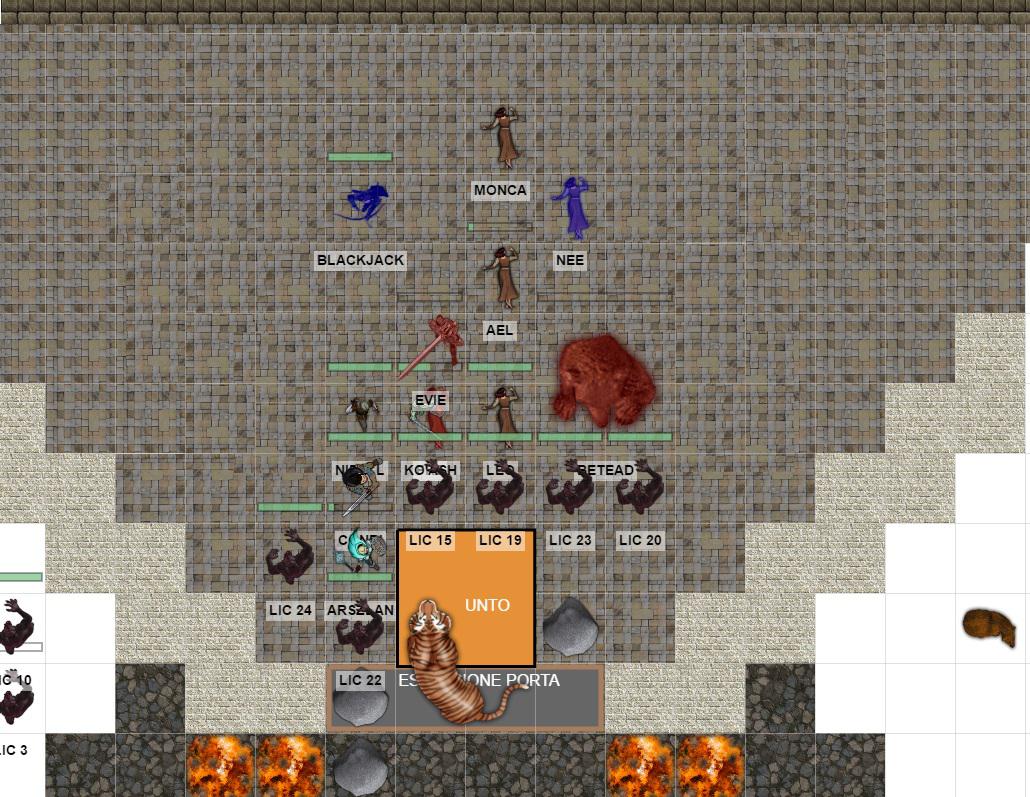Pick the dark creature token Lic 24

[x=290, y=557]
